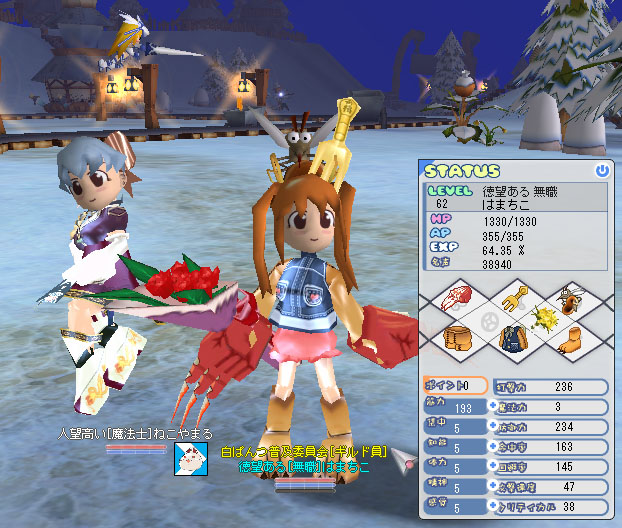Close the STATUS window with the power button
The image size is (622, 528).
pos(601,171)
